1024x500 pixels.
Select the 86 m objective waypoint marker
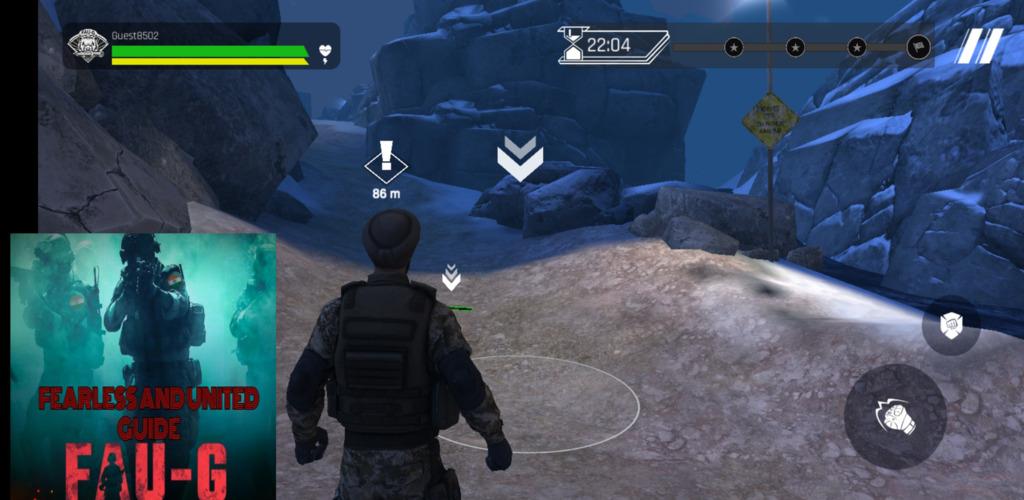386,164
